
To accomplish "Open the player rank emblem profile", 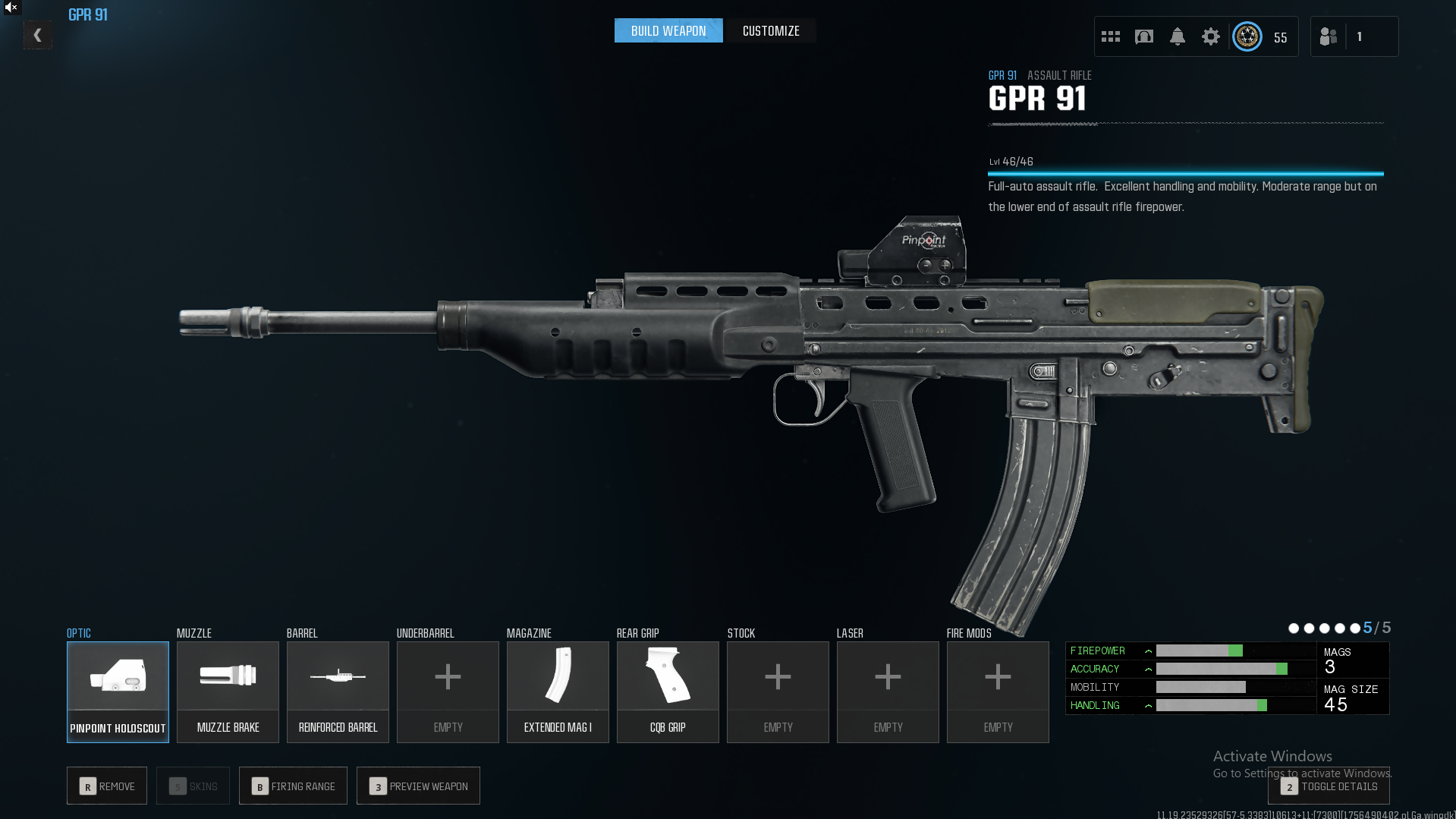I will (1247, 36).
